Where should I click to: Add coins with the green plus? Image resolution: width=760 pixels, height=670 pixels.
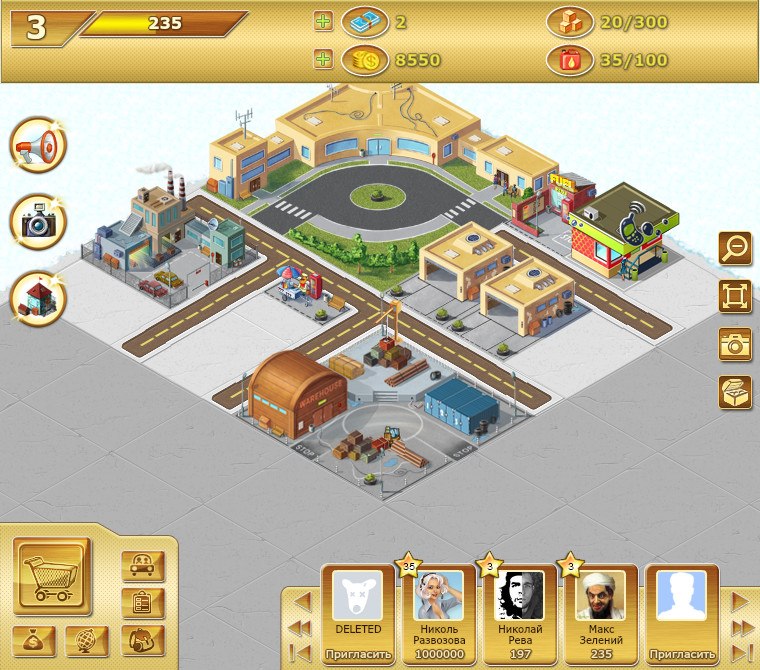pos(322,60)
